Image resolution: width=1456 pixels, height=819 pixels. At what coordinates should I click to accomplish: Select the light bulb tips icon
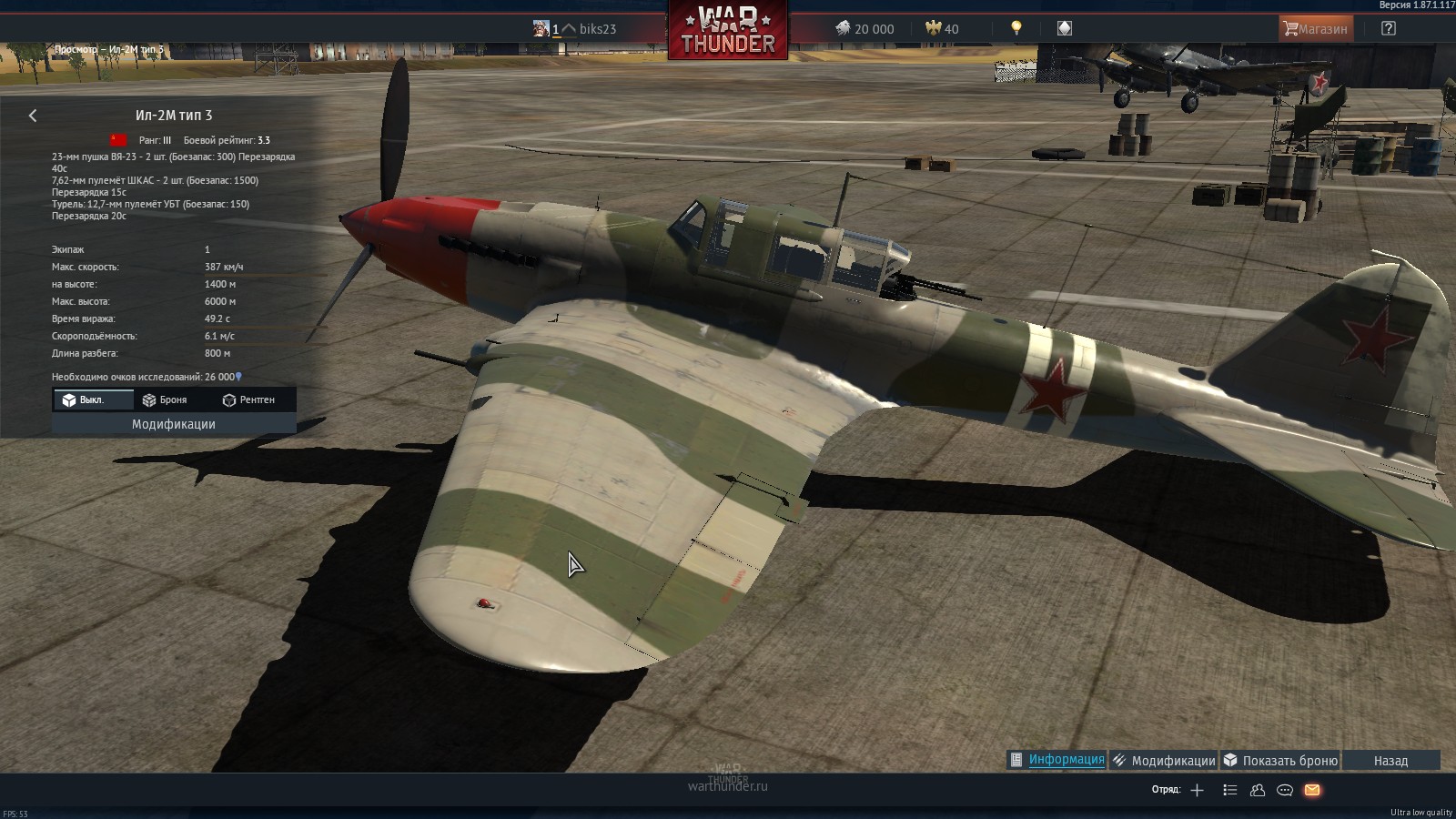point(1016,27)
